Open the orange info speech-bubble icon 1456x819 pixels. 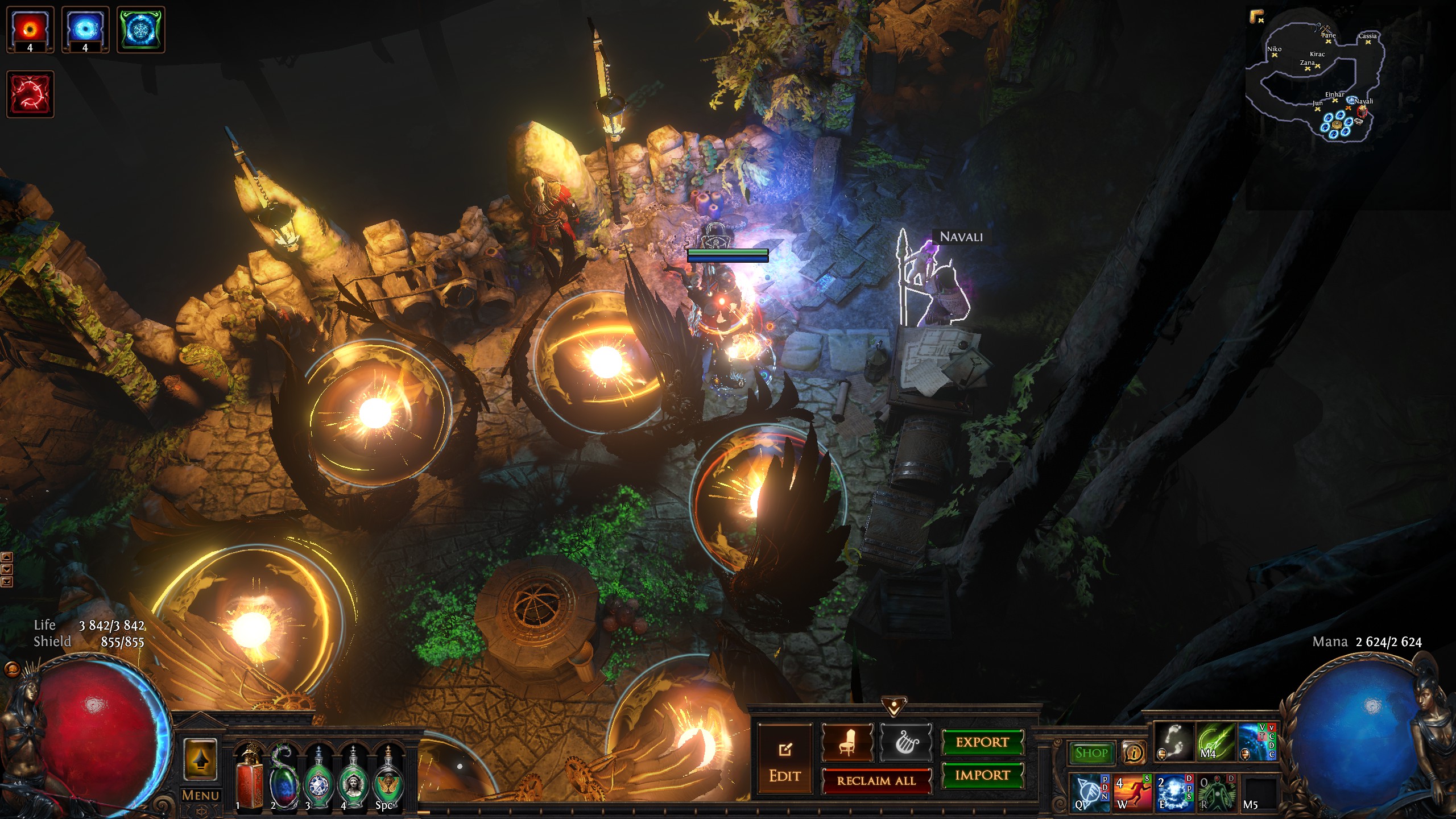[x=1134, y=753]
